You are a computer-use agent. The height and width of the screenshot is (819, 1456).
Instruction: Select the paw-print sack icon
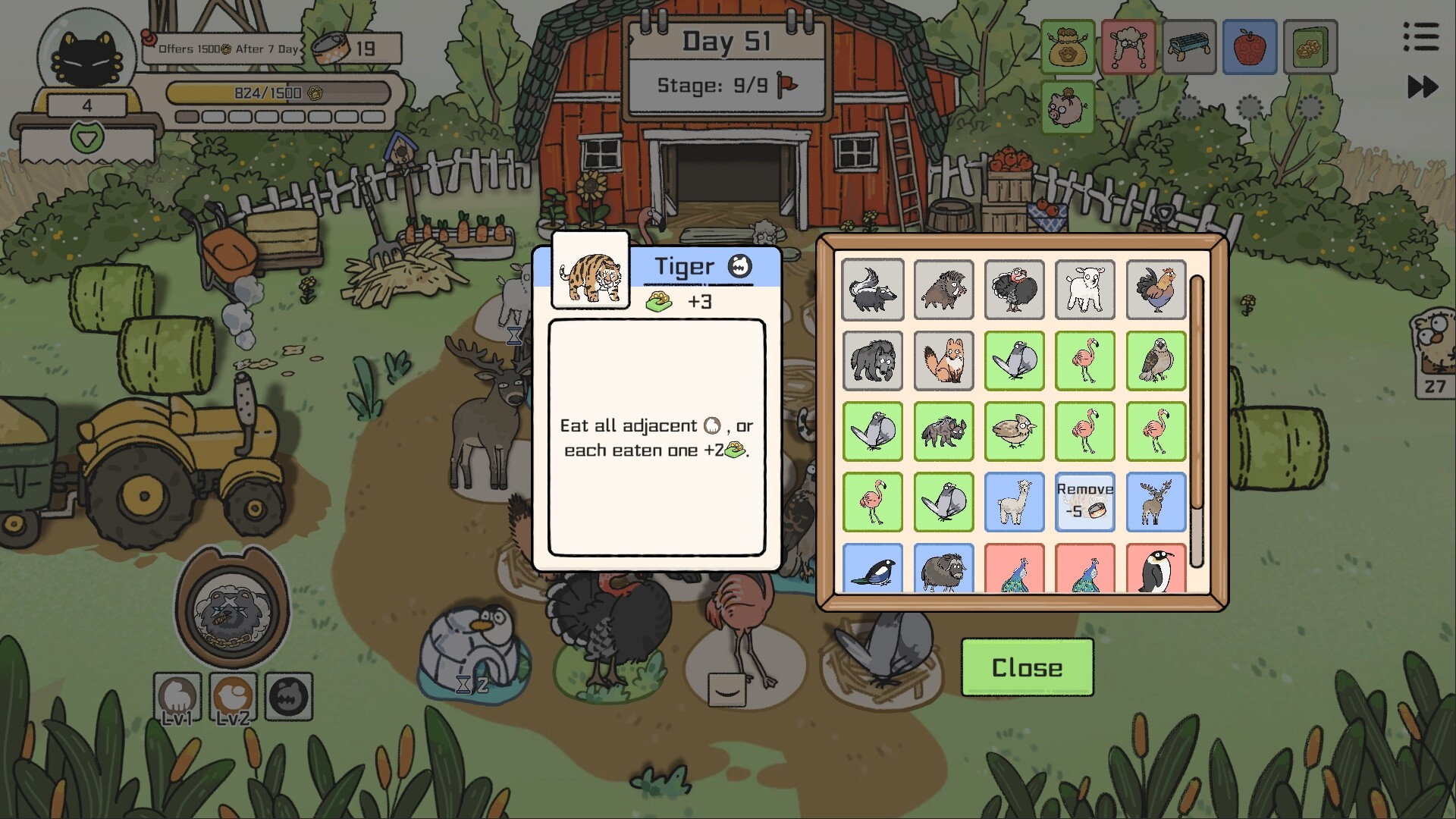[x=1068, y=47]
